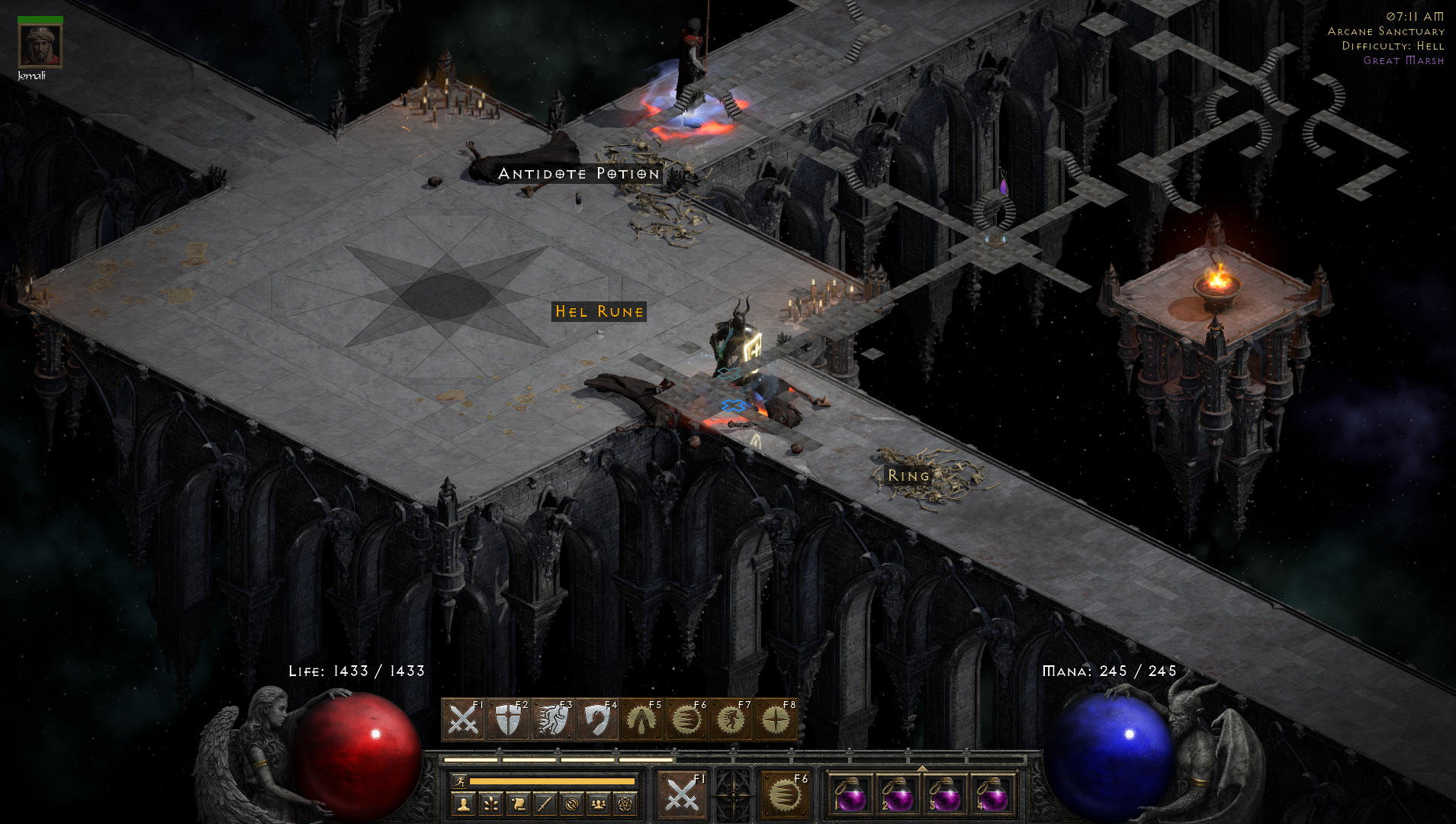Select the F5 skill on the hotbar

(642, 719)
